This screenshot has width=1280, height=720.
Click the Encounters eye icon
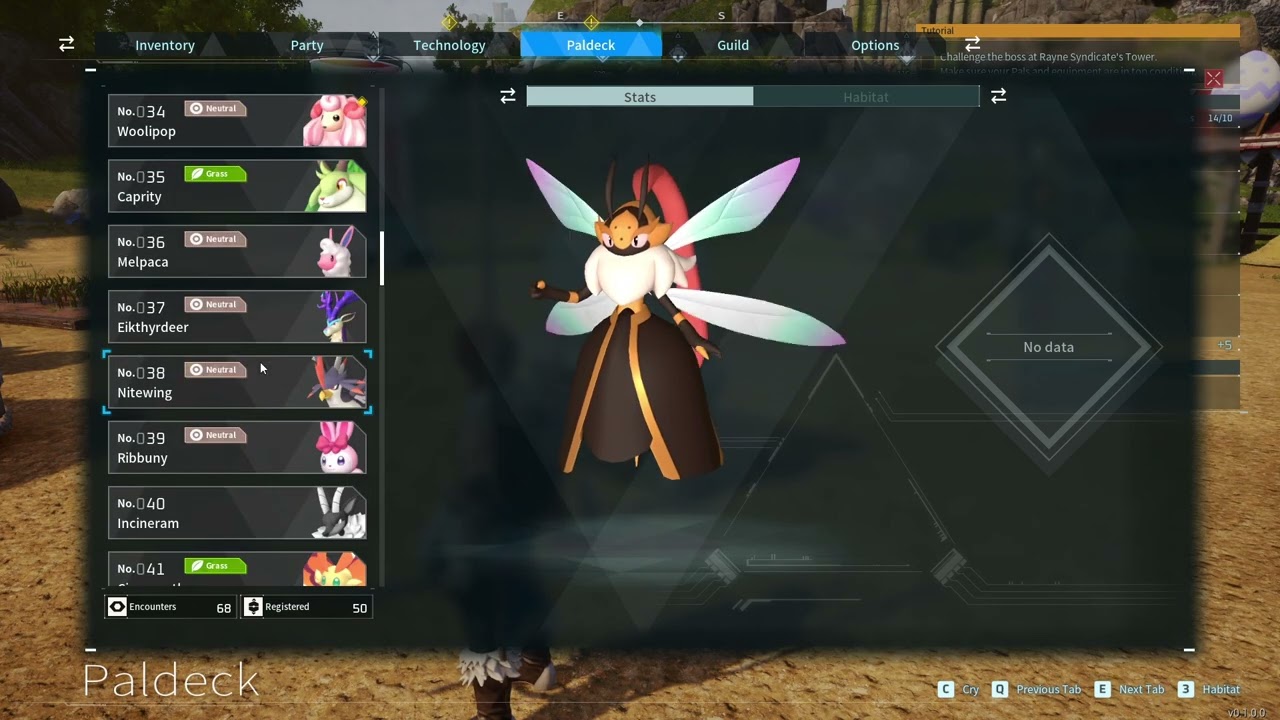point(117,606)
